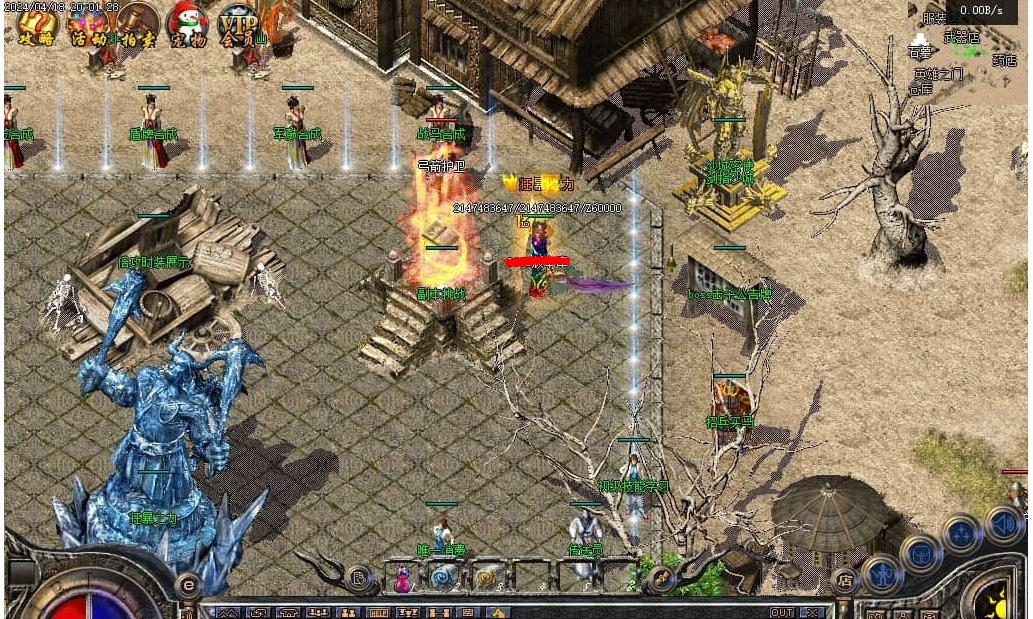Click the round document icon button
The height and width of the screenshot is (619, 1033).
click(x=359, y=577)
